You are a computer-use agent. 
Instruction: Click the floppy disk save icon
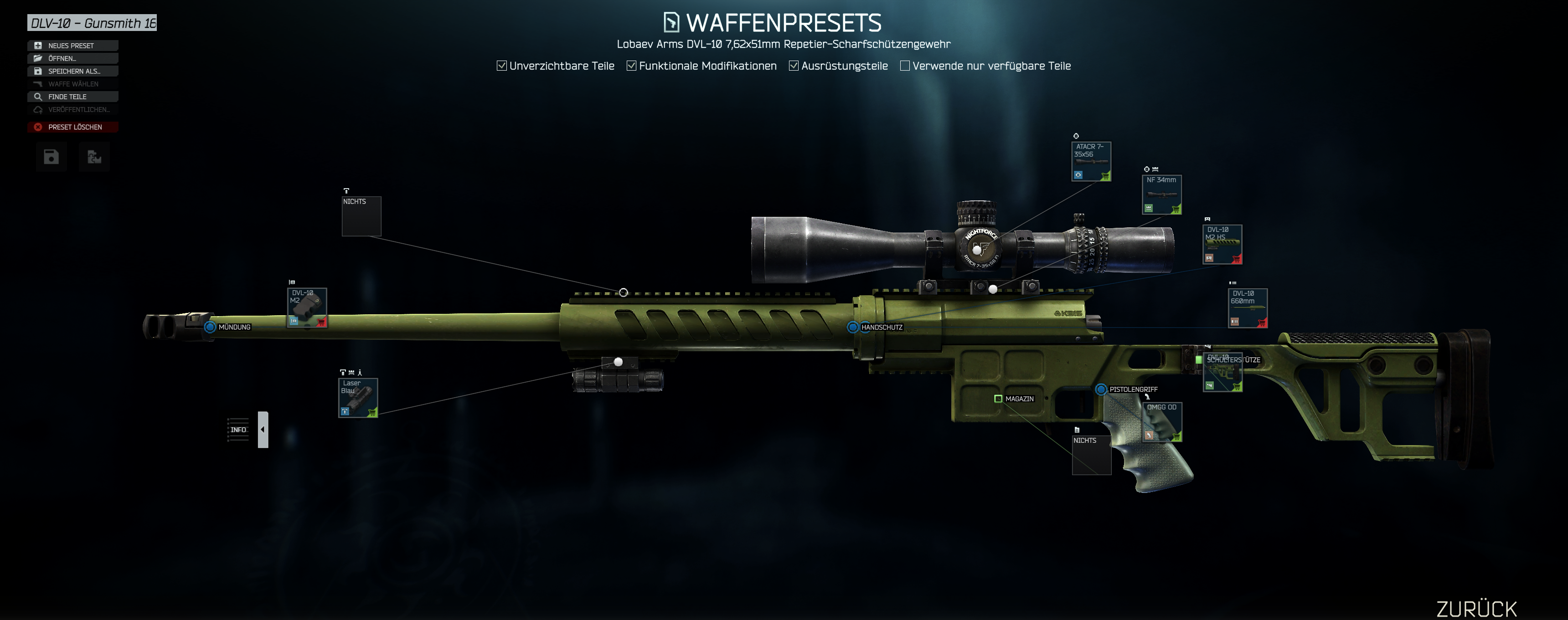pos(51,158)
